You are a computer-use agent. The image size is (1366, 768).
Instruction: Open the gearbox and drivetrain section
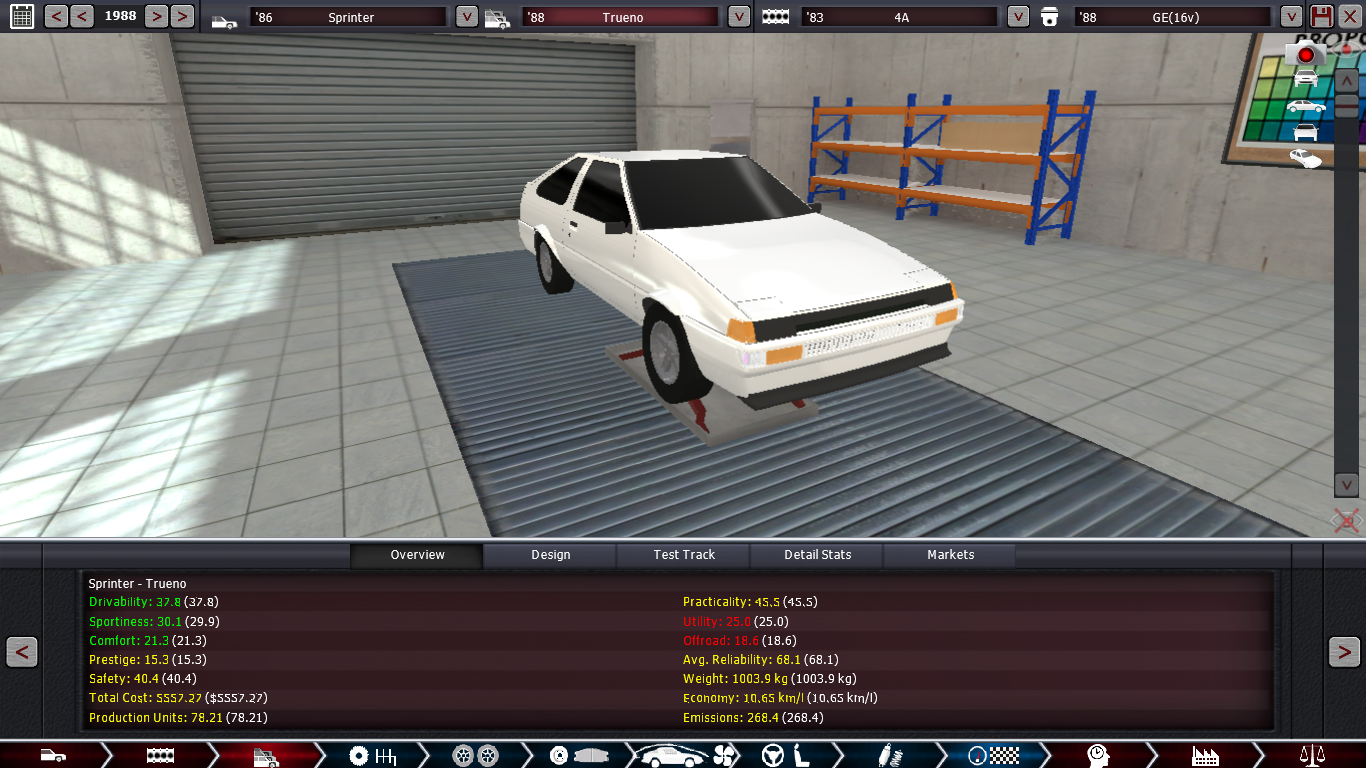point(372,755)
